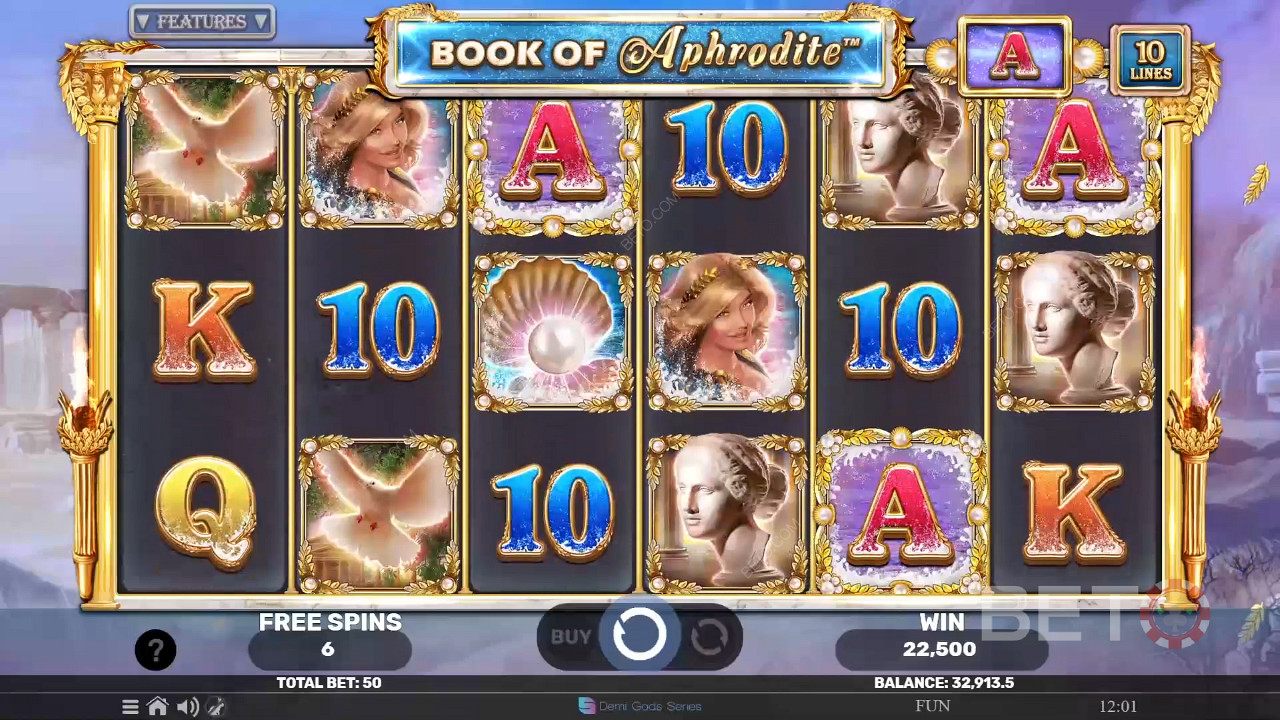Open the question mark help button

tap(155, 651)
